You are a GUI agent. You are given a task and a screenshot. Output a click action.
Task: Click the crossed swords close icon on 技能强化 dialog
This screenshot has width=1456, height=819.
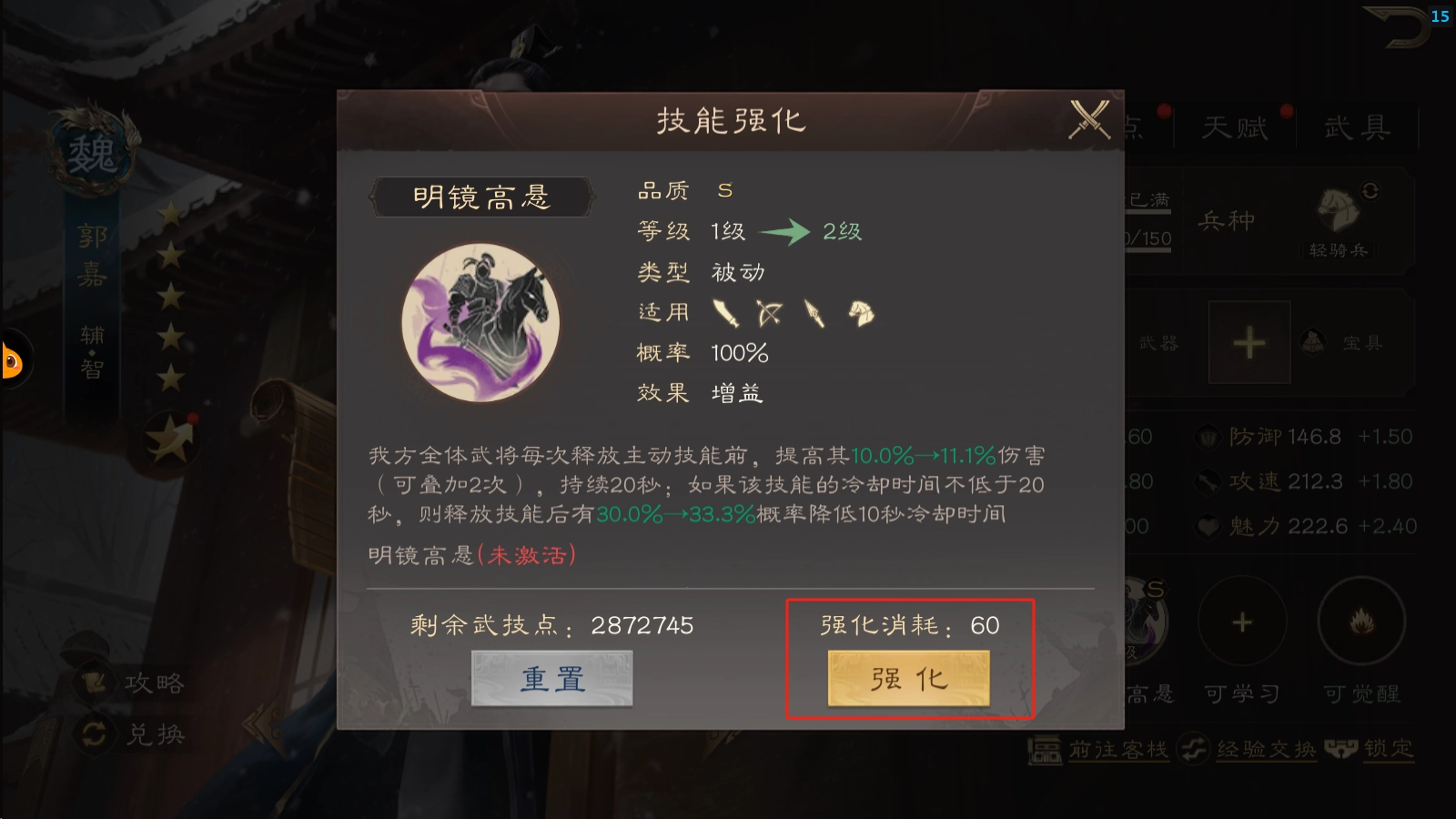click(x=1088, y=120)
